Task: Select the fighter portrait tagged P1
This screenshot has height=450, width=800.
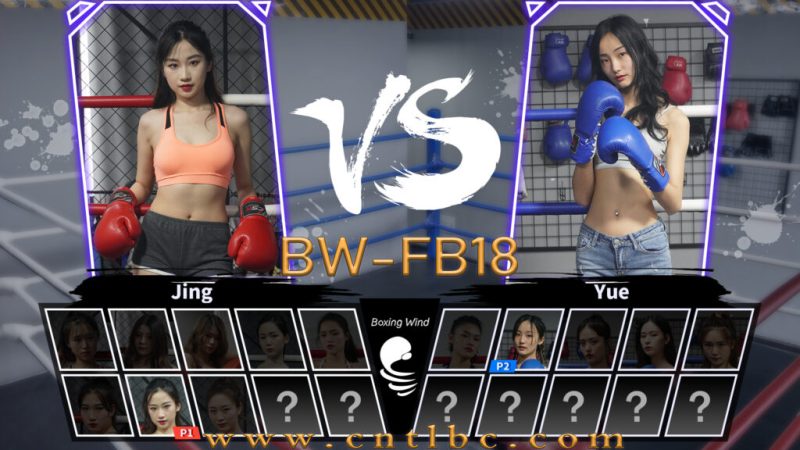Action: (159, 405)
